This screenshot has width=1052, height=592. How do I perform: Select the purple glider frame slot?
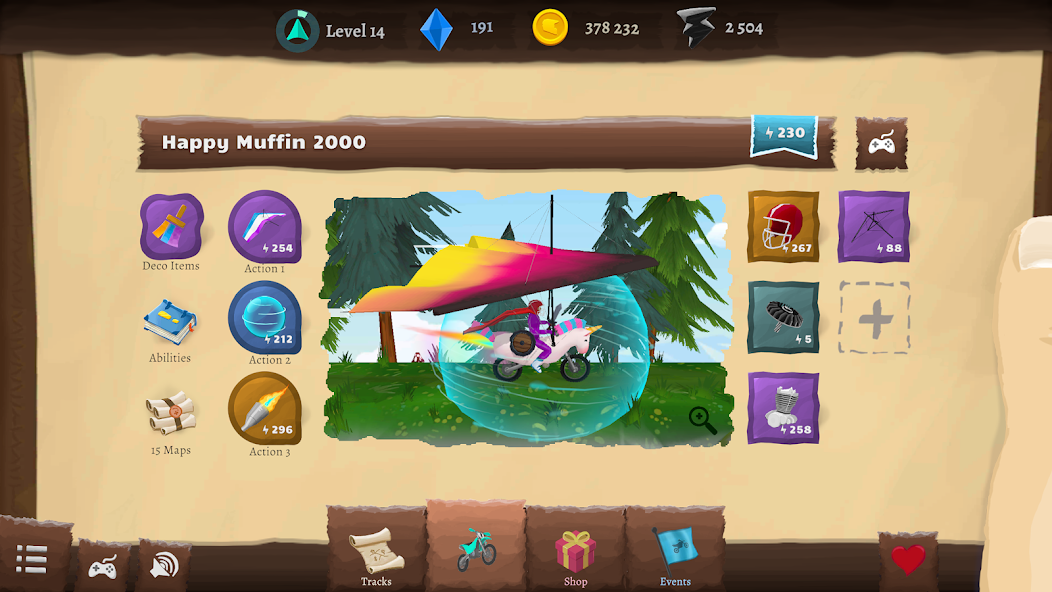point(874,227)
